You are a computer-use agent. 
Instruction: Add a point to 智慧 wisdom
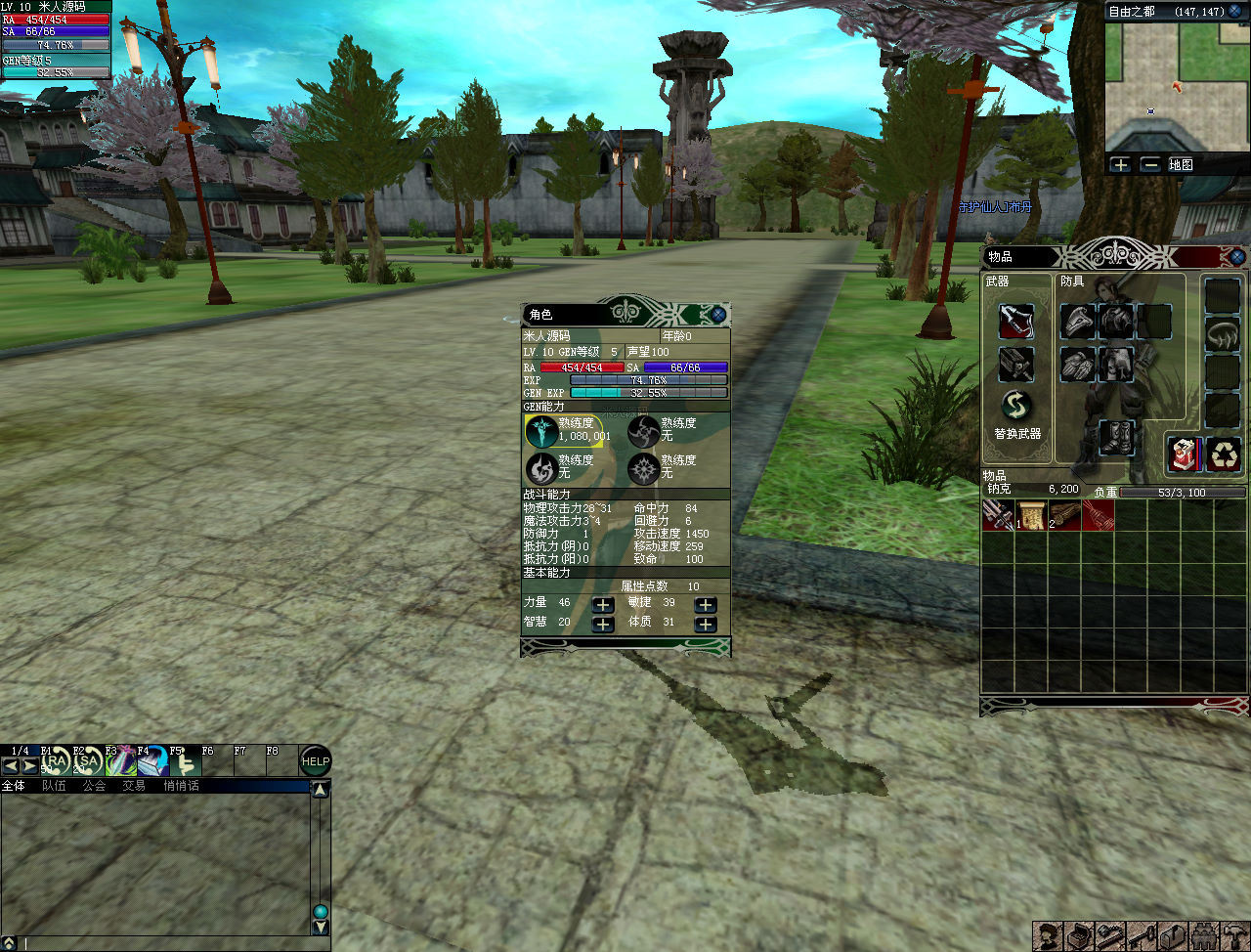pyautogui.click(x=603, y=625)
